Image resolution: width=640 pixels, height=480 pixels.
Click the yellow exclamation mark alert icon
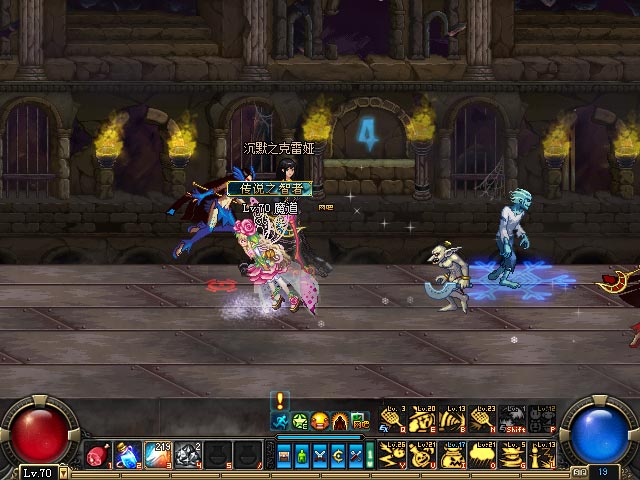click(281, 399)
